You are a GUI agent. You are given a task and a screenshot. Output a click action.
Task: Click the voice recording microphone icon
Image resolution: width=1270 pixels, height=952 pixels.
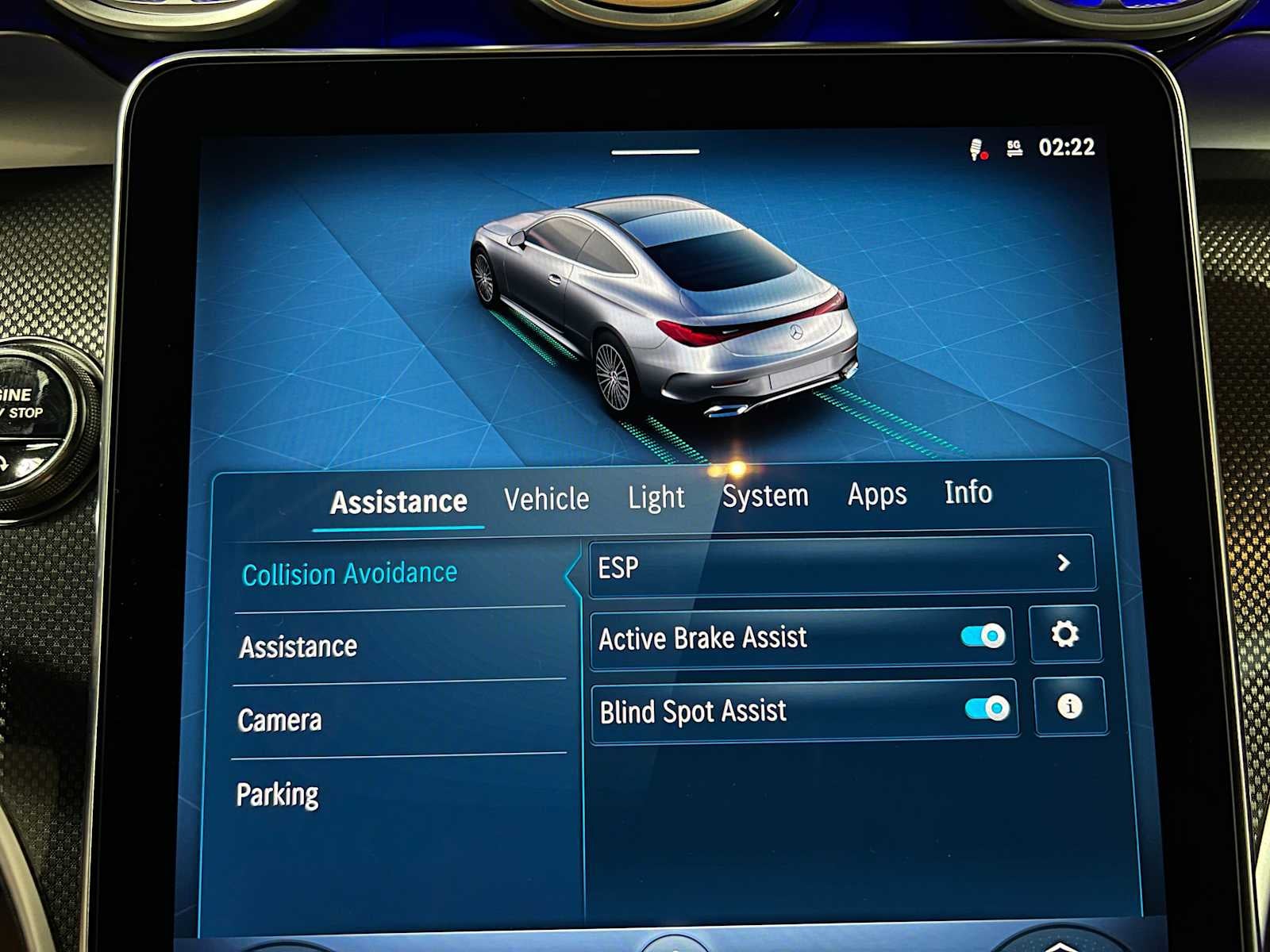[977, 147]
